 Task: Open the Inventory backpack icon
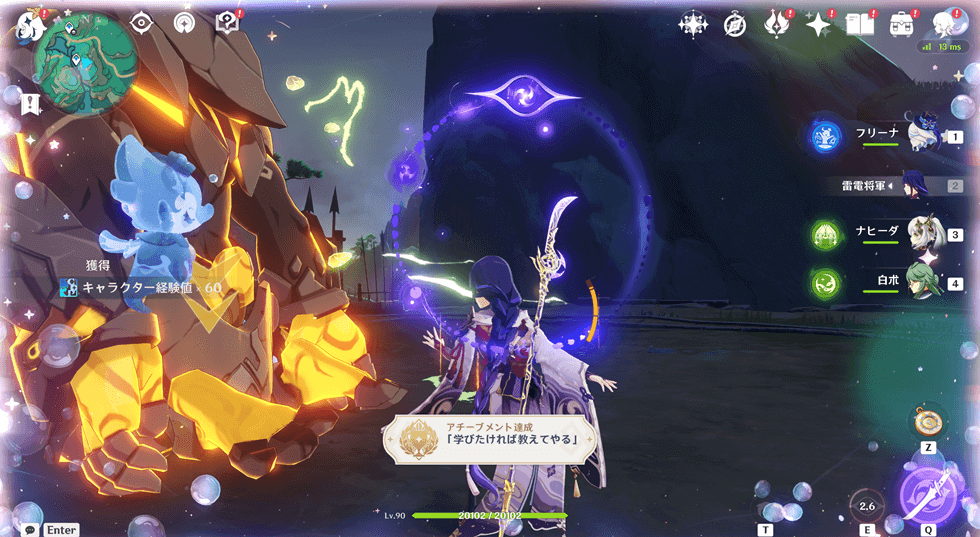(x=902, y=24)
